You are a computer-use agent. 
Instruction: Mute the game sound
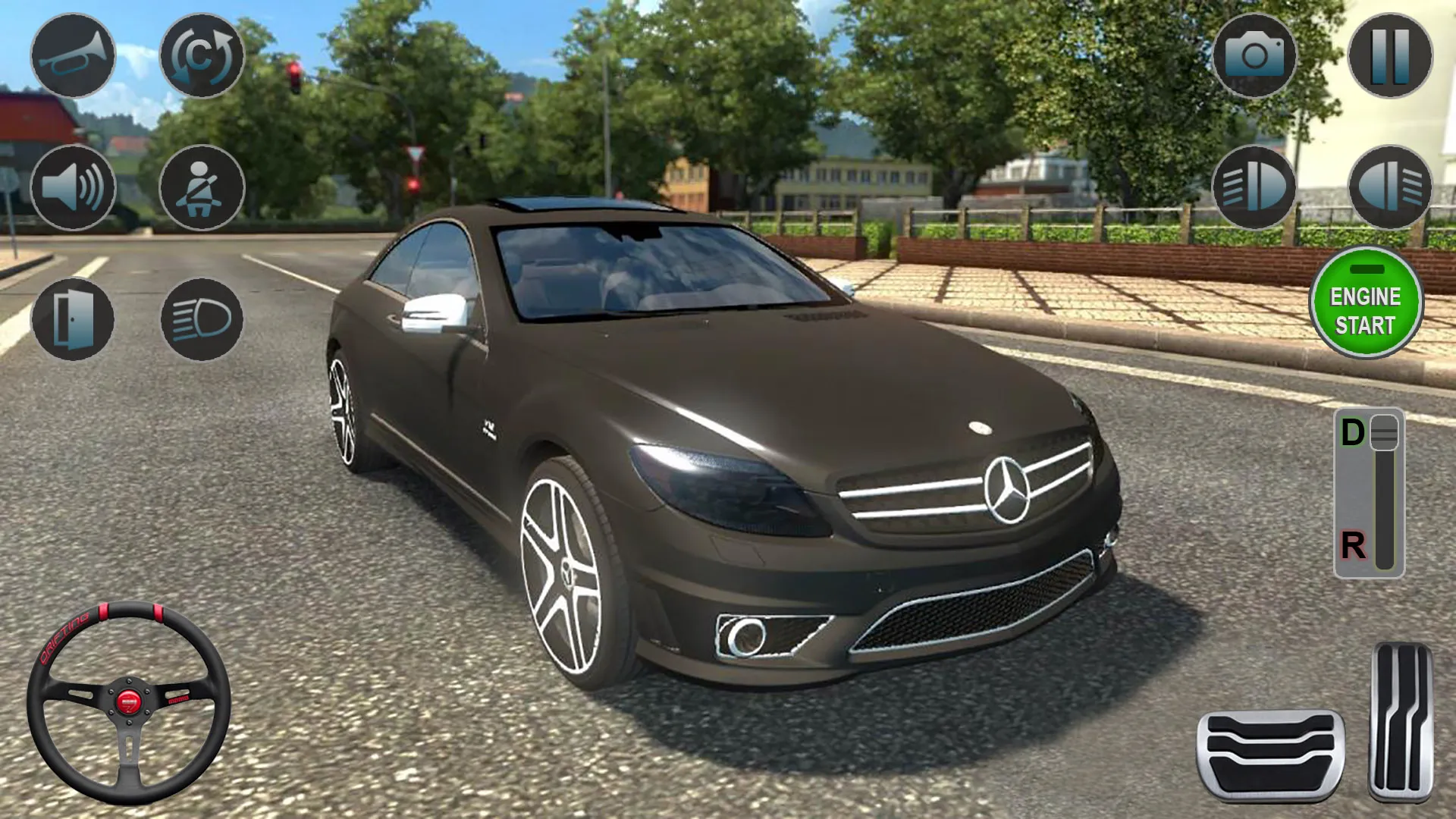tap(72, 186)
